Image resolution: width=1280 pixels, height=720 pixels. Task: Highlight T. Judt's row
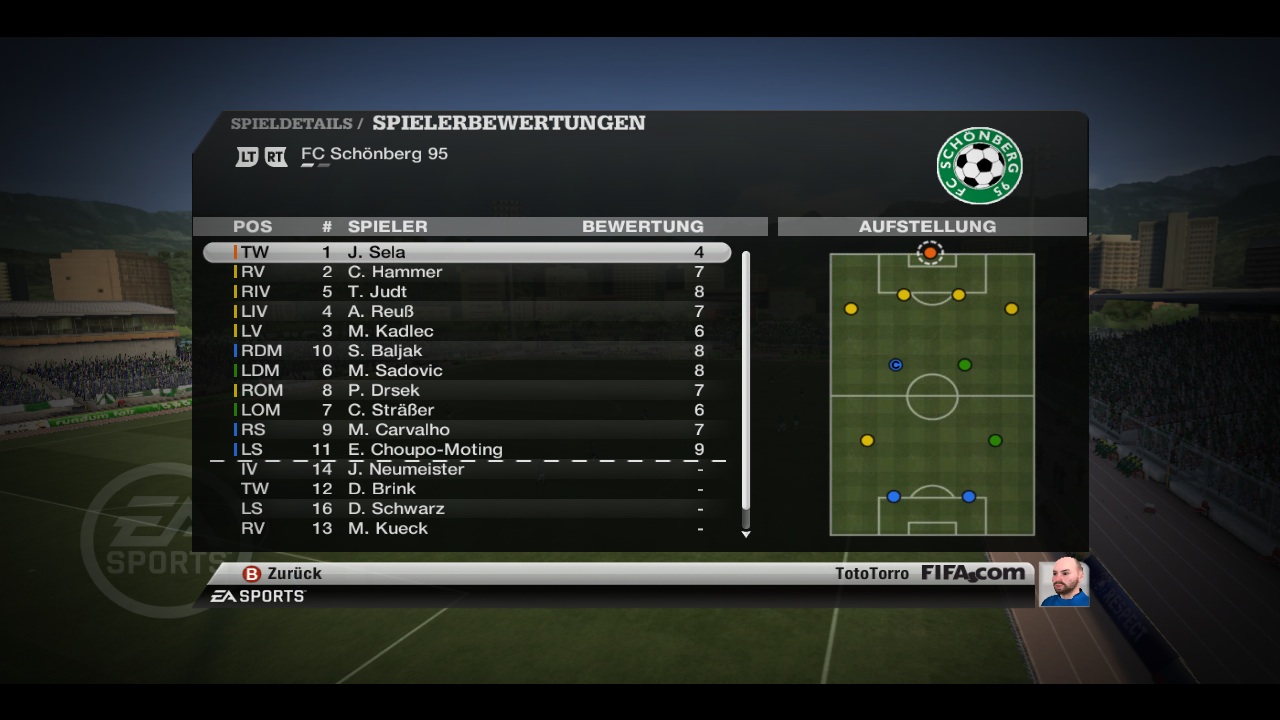(466, 292)
